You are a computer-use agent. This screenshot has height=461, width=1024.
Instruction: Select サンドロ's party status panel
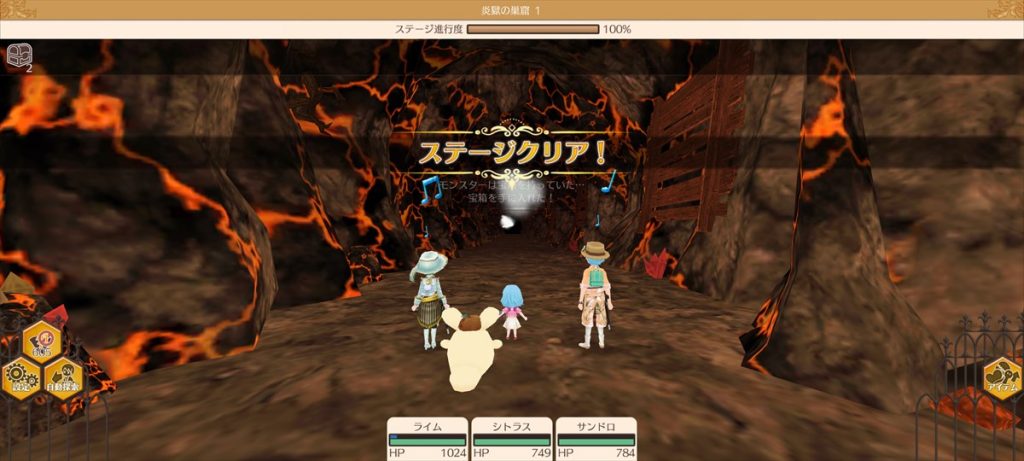pyautogui.click(x=595, y=439)
